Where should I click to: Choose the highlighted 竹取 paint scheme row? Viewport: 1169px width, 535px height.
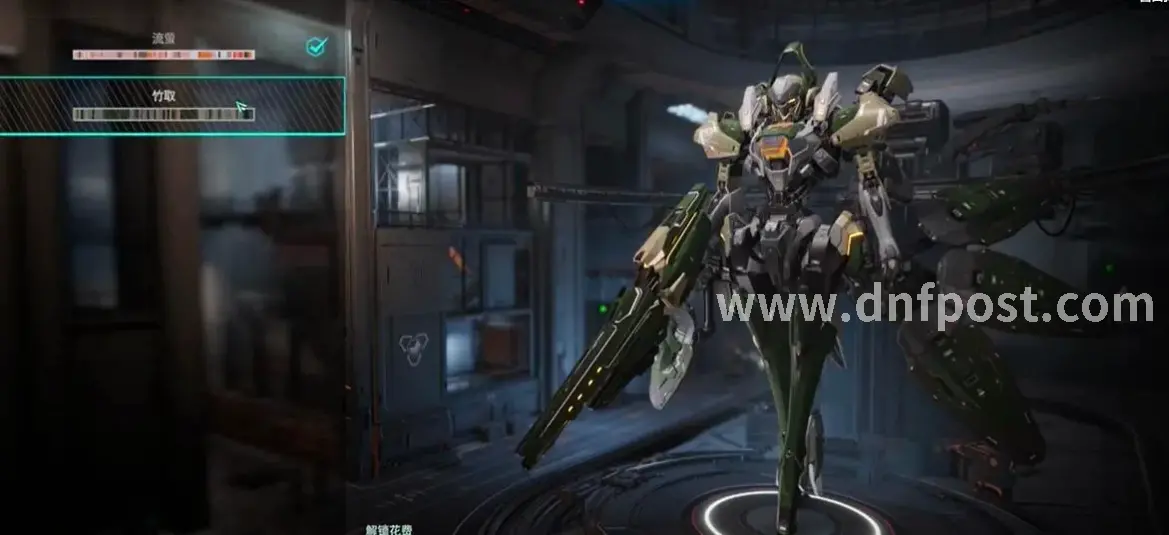[165, 105]
